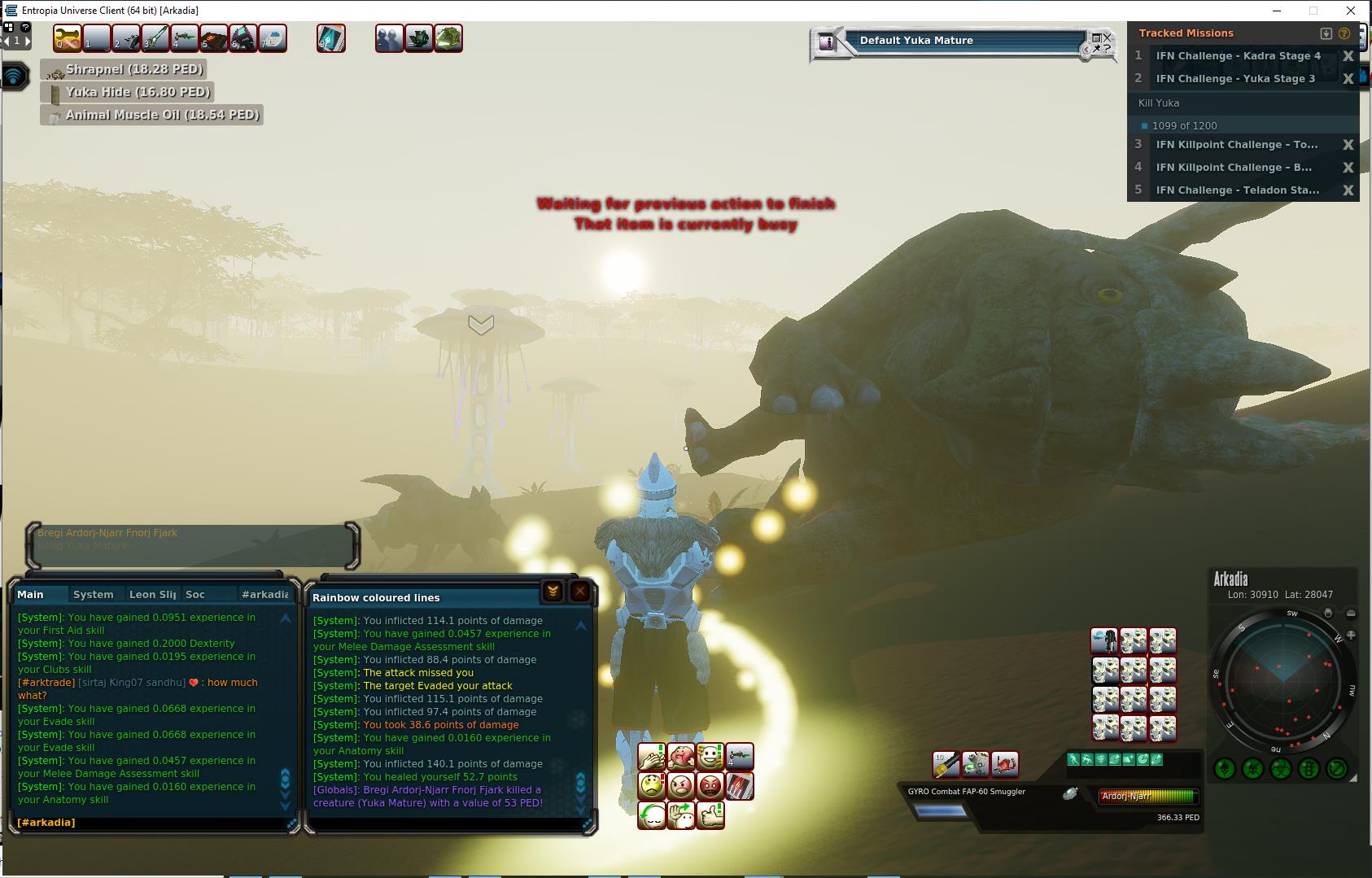Zoom out the radar with the minus button

1351,614
